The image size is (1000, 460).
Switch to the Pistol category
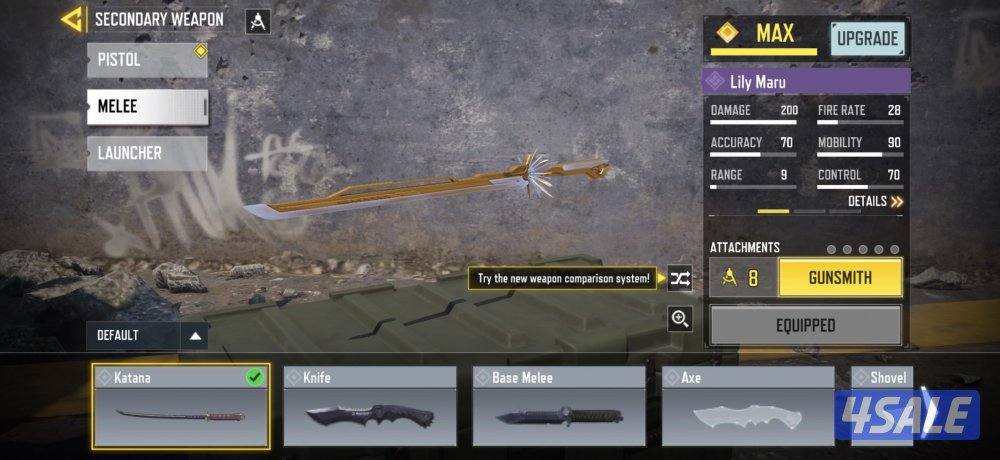click(147, 60)
